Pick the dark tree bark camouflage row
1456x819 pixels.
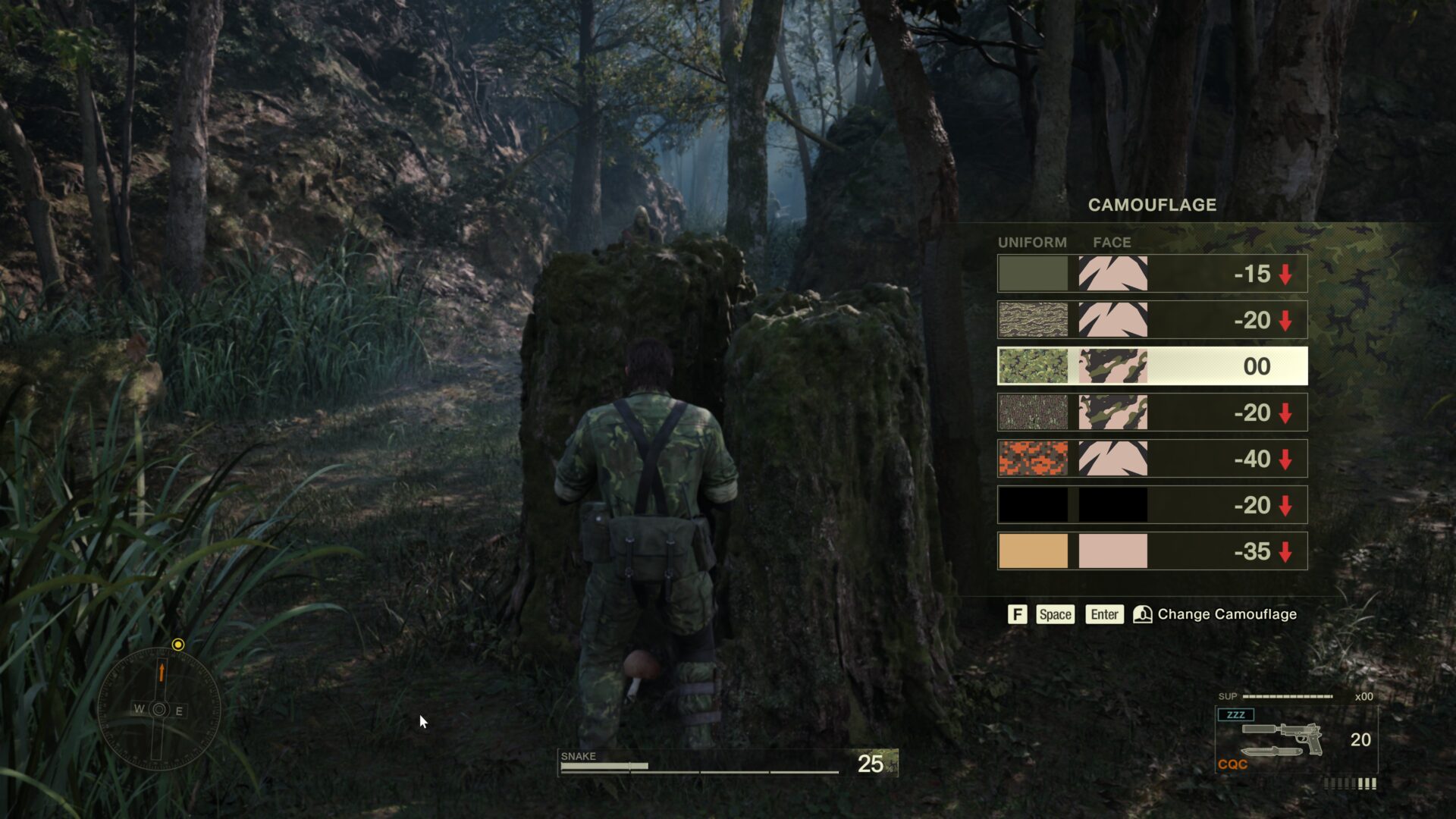pyautogui.click(x=1152, y=413)
